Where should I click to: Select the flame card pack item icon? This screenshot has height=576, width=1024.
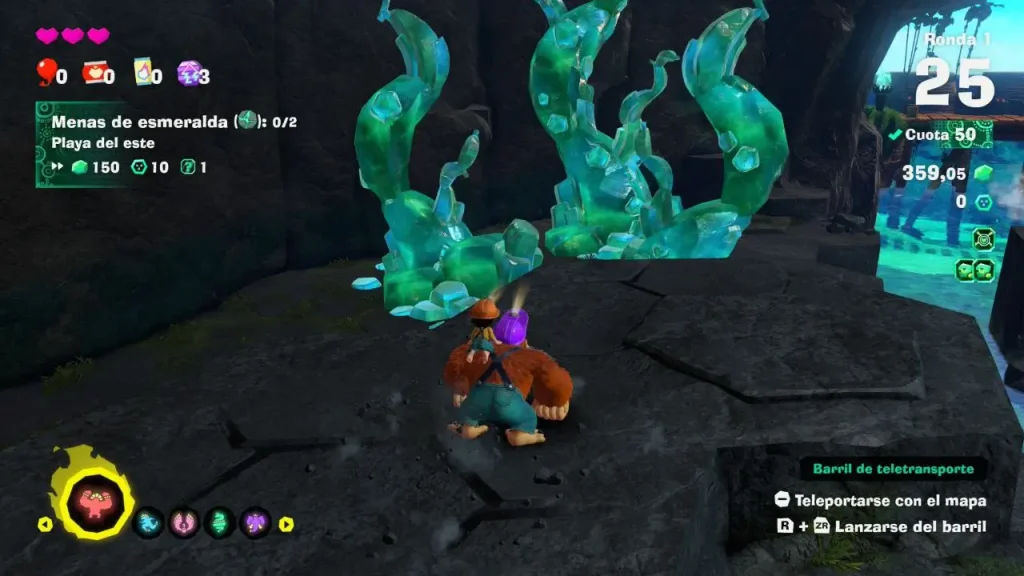(x=142, y=72)
